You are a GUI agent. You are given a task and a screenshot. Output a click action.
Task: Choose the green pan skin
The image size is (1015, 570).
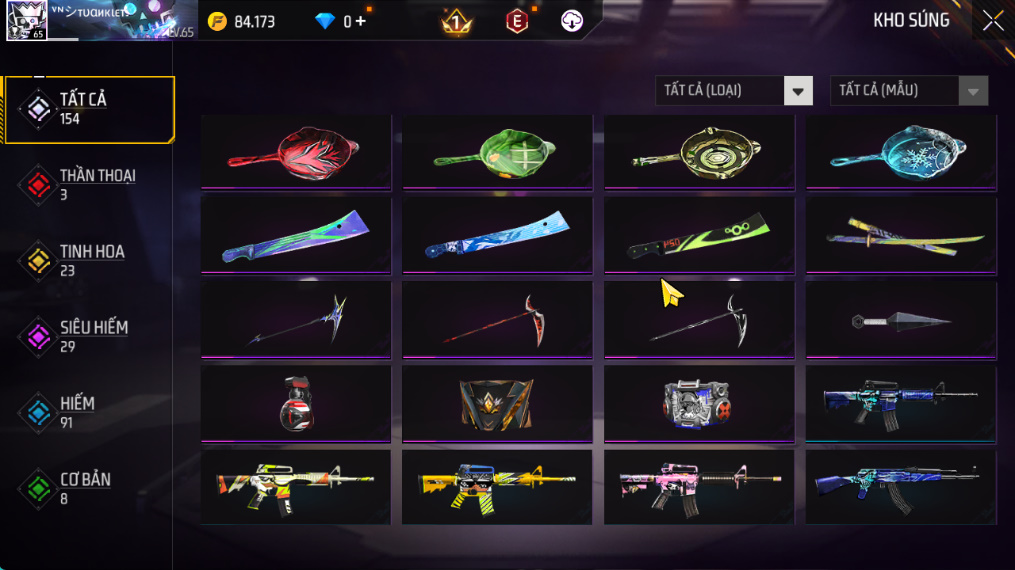(x=497, y=151)
